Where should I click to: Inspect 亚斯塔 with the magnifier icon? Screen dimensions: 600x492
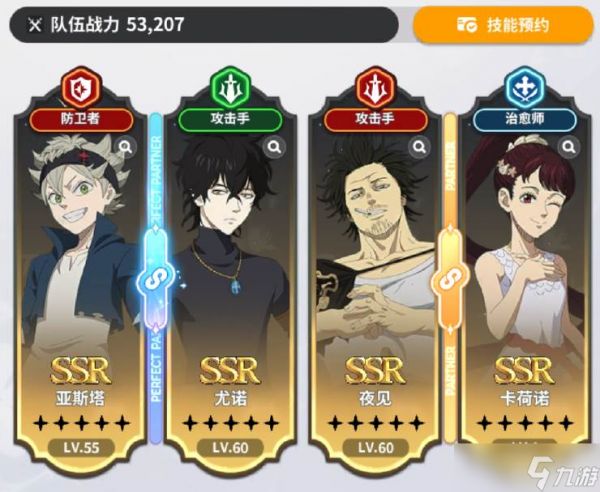[x=126, y=147]
